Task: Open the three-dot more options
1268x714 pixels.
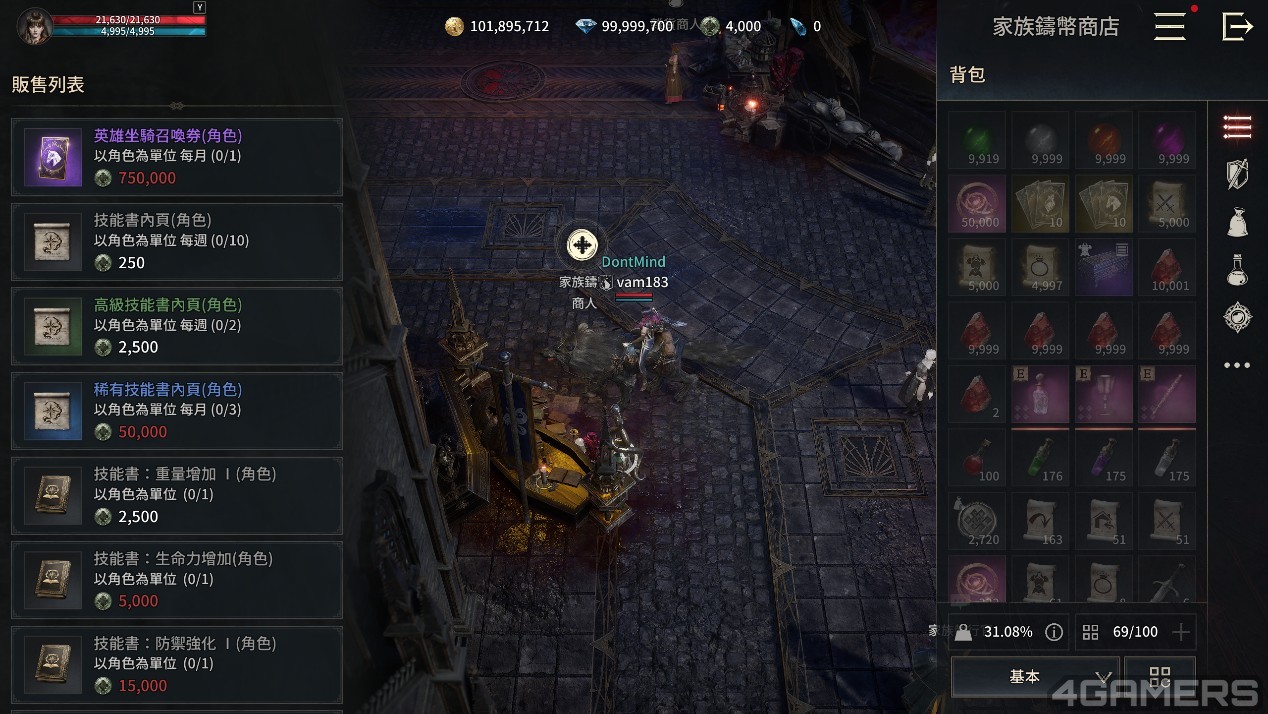Action: point(1237,365)
